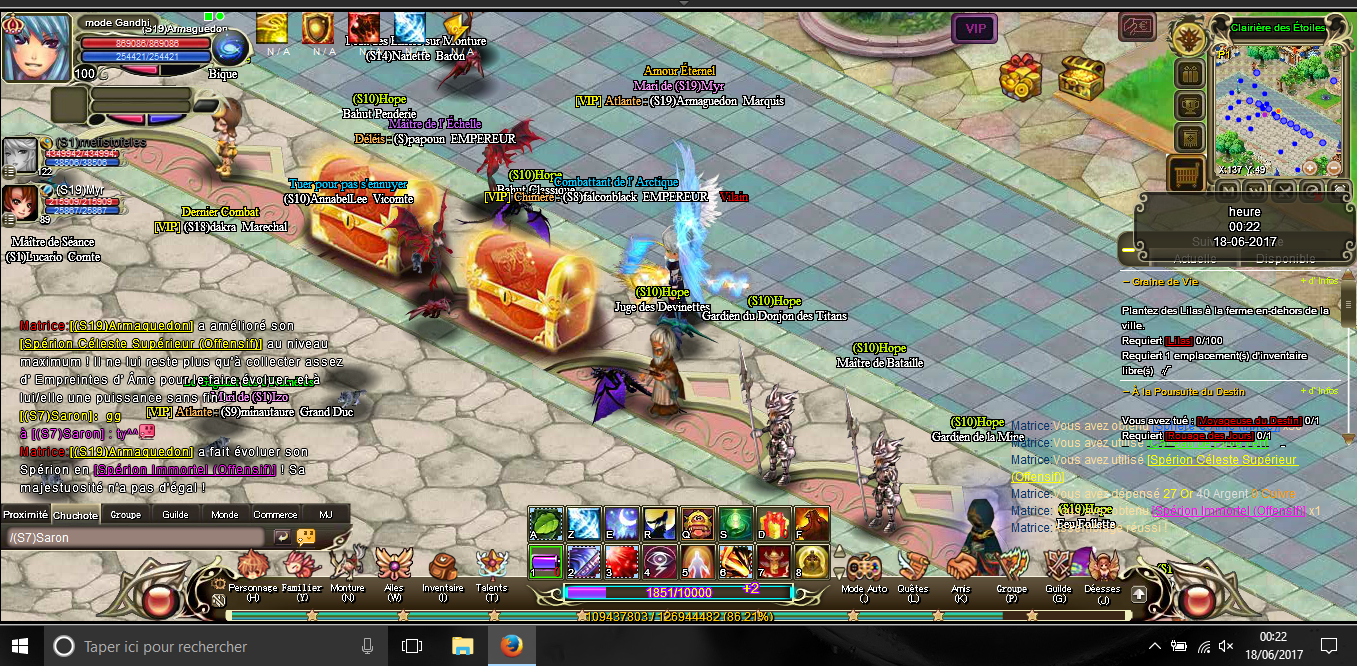Viewport: 1357px width, 666px height.
Task: Open the Guilde menu
Action: pyautogui.click(x=1058, y=568)
